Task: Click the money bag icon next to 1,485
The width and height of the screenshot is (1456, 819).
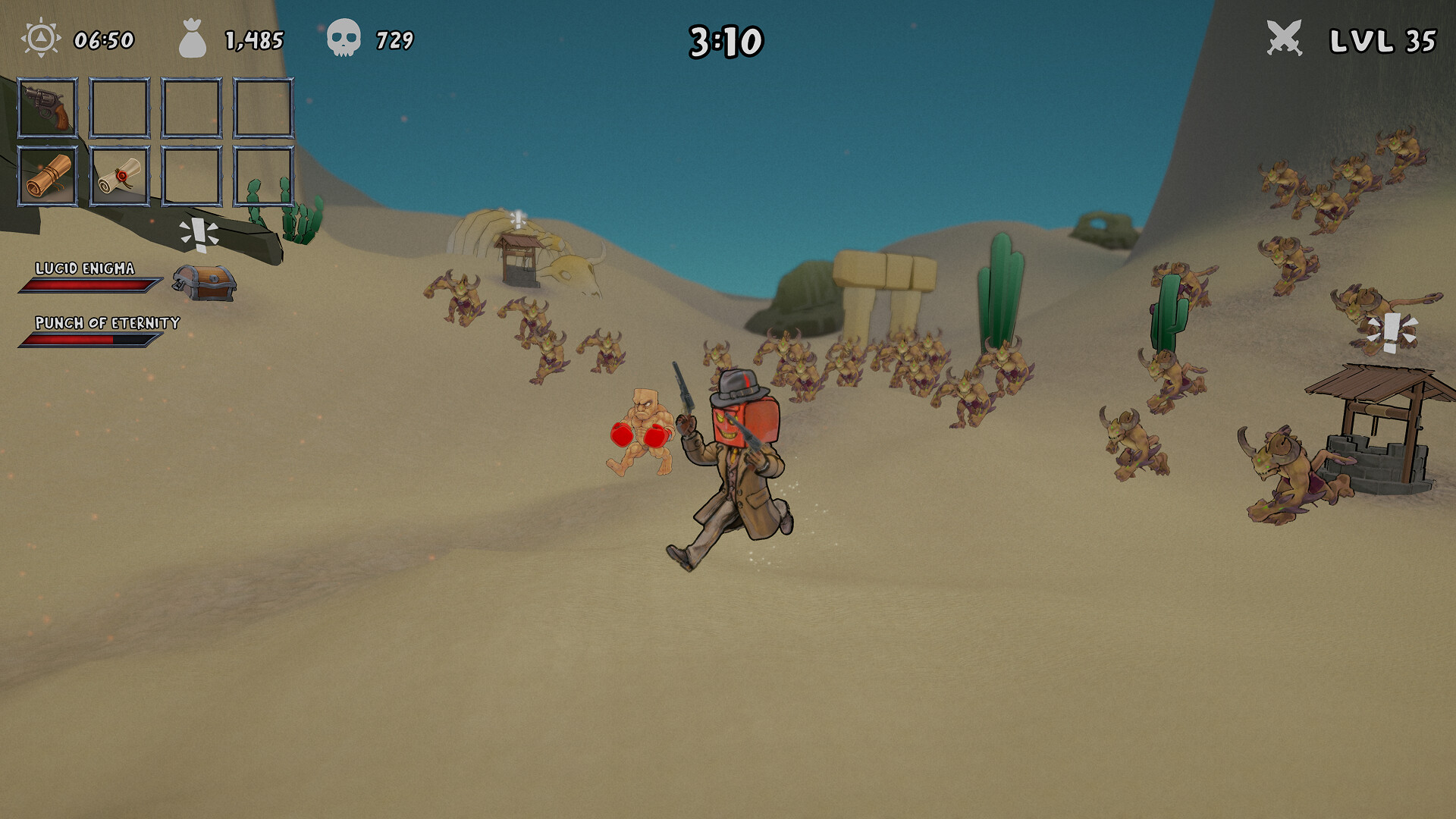Action: point(193,40)
